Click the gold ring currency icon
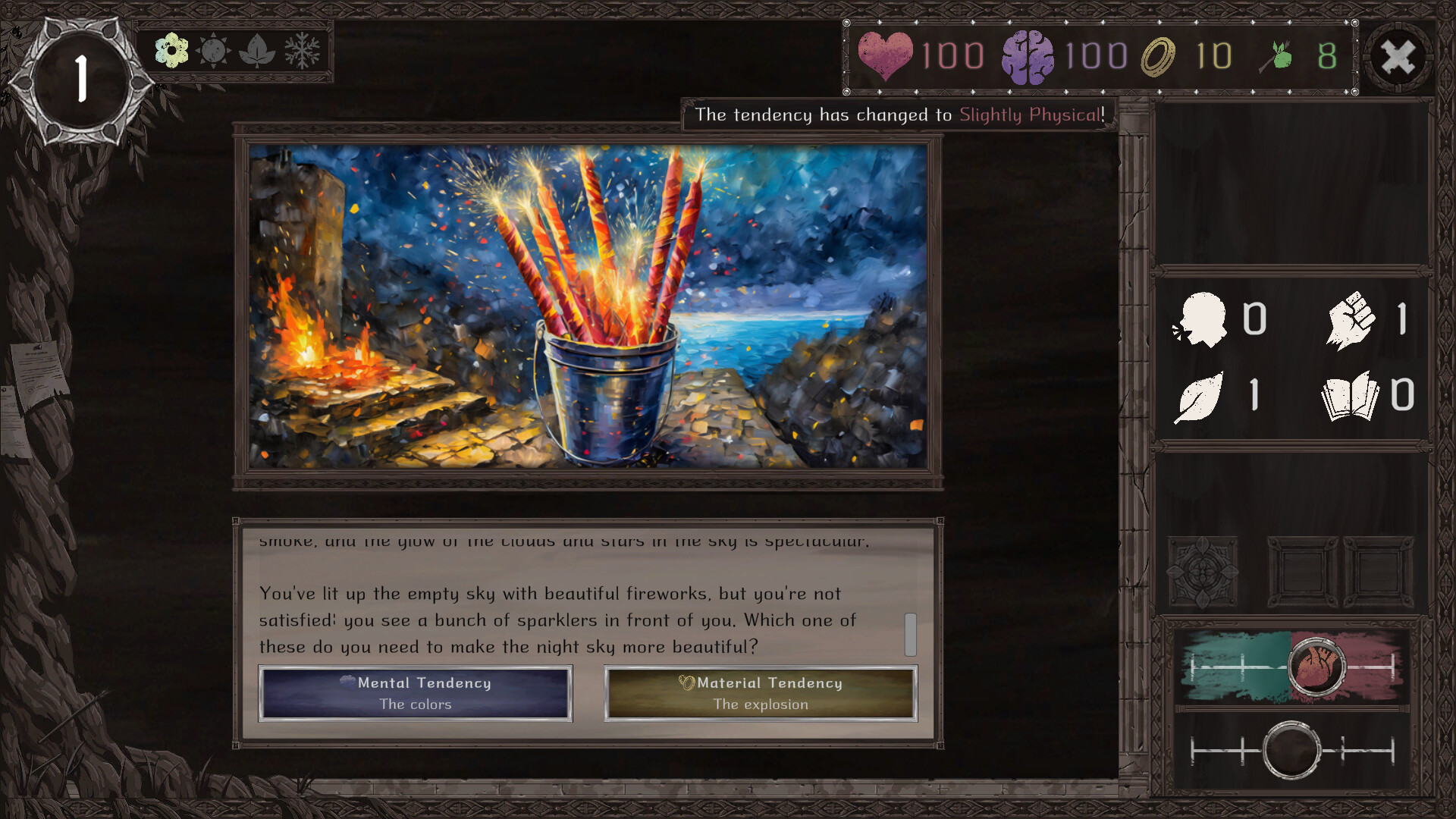Screen dimensions: 1456x819 (1158, 53)
